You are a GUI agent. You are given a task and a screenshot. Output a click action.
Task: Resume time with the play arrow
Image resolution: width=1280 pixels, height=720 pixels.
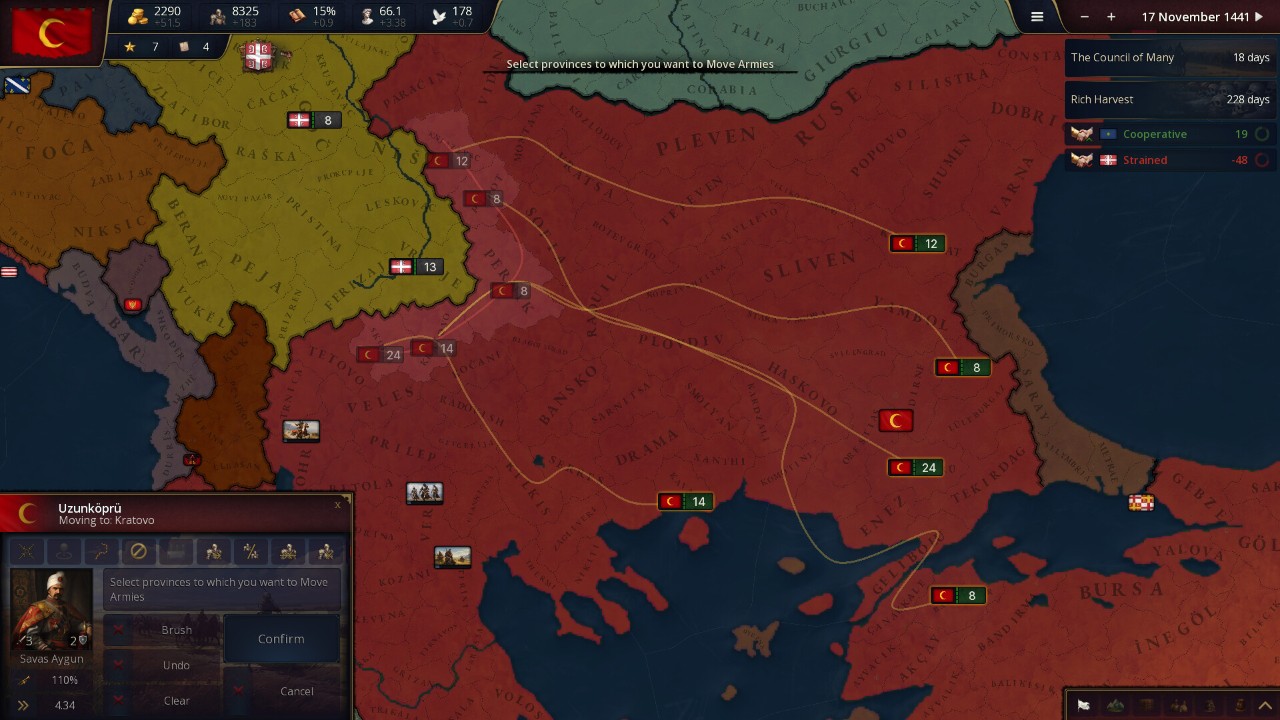click(1259, 17)
